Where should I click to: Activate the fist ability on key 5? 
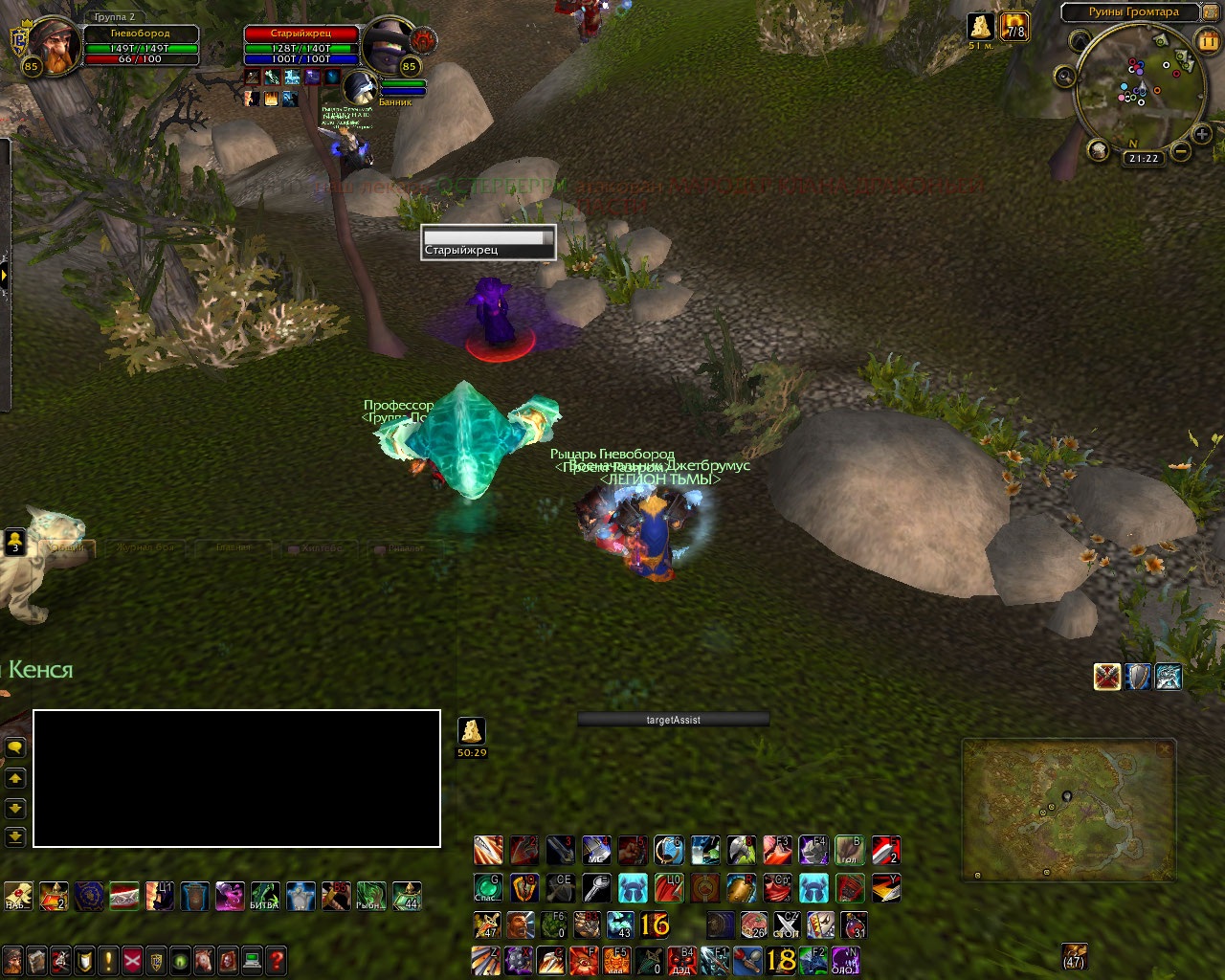632,849
